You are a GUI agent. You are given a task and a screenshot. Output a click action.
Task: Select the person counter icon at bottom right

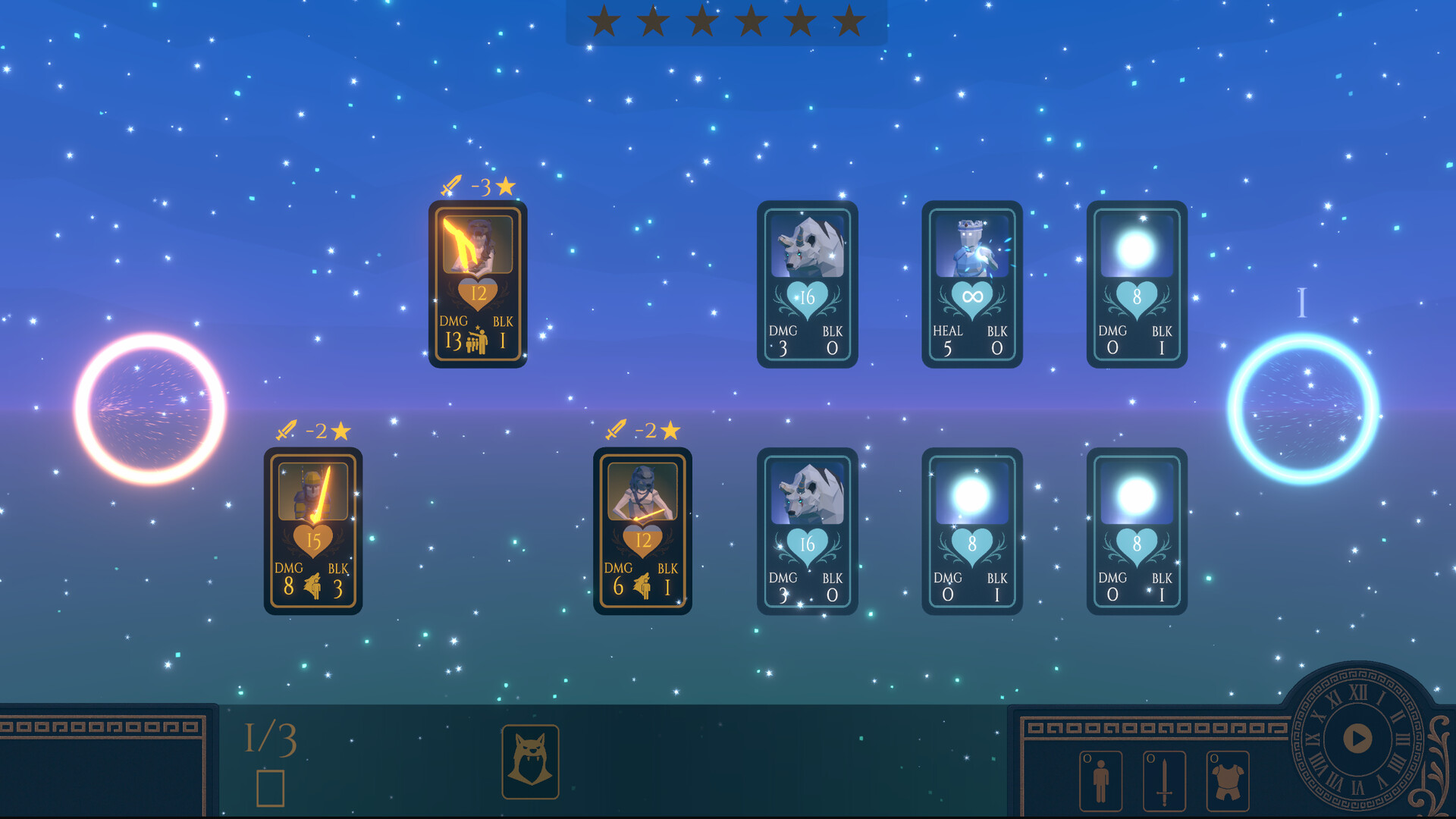click(x=1100, y=781)
